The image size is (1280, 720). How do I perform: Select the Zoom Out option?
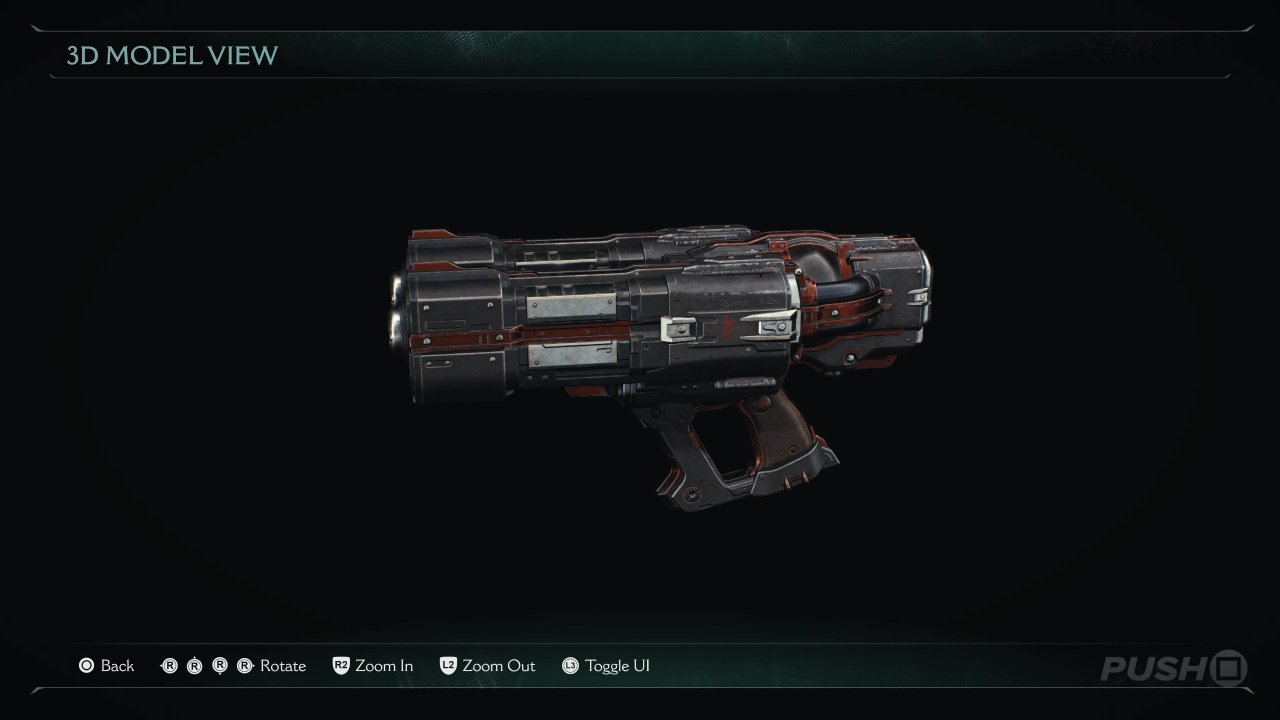[x=498, y=666]
